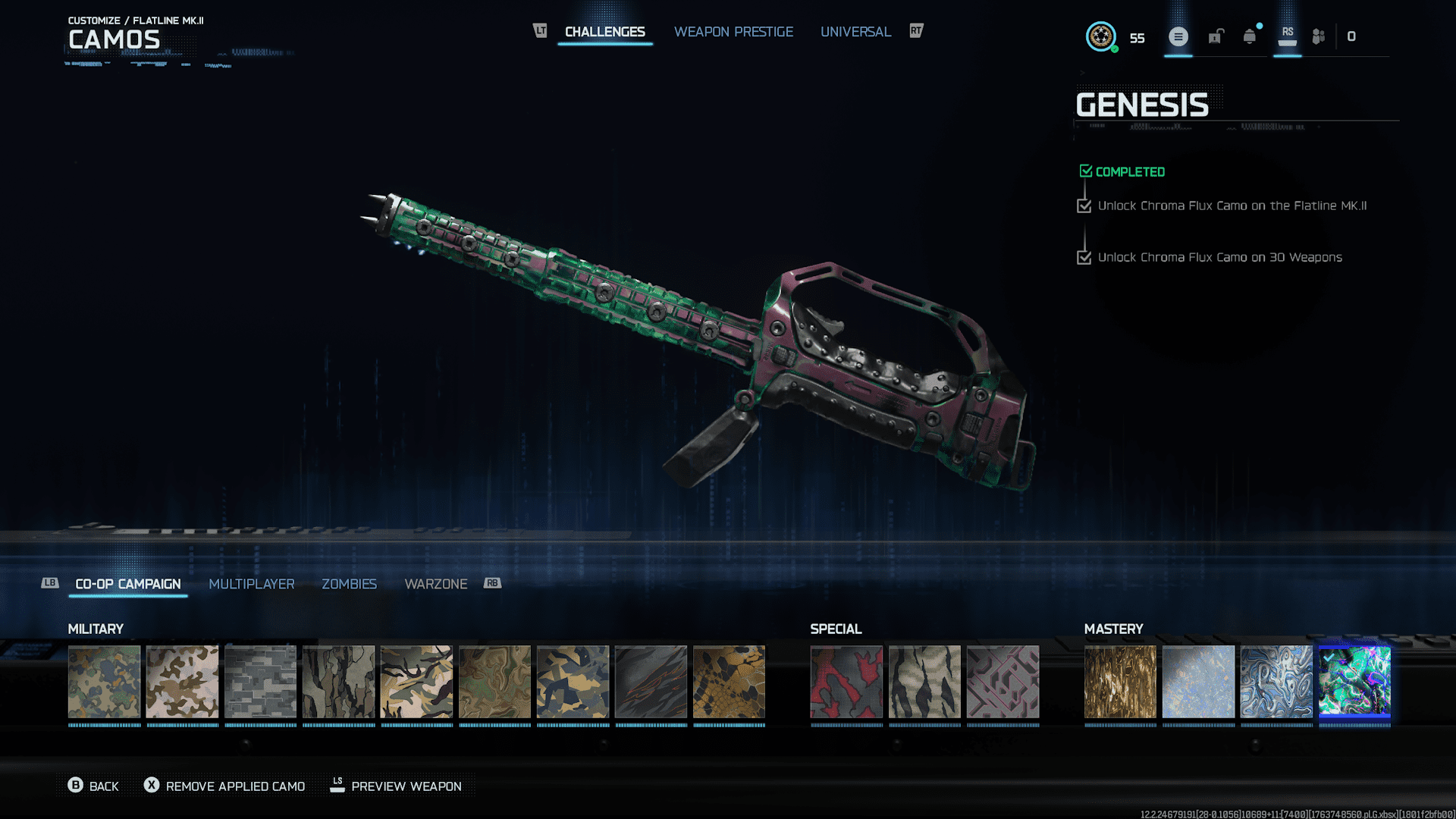Select the Universal camos tab
Image resolution: width=1456 pixels, height=819 pixels.
(855, 32)
